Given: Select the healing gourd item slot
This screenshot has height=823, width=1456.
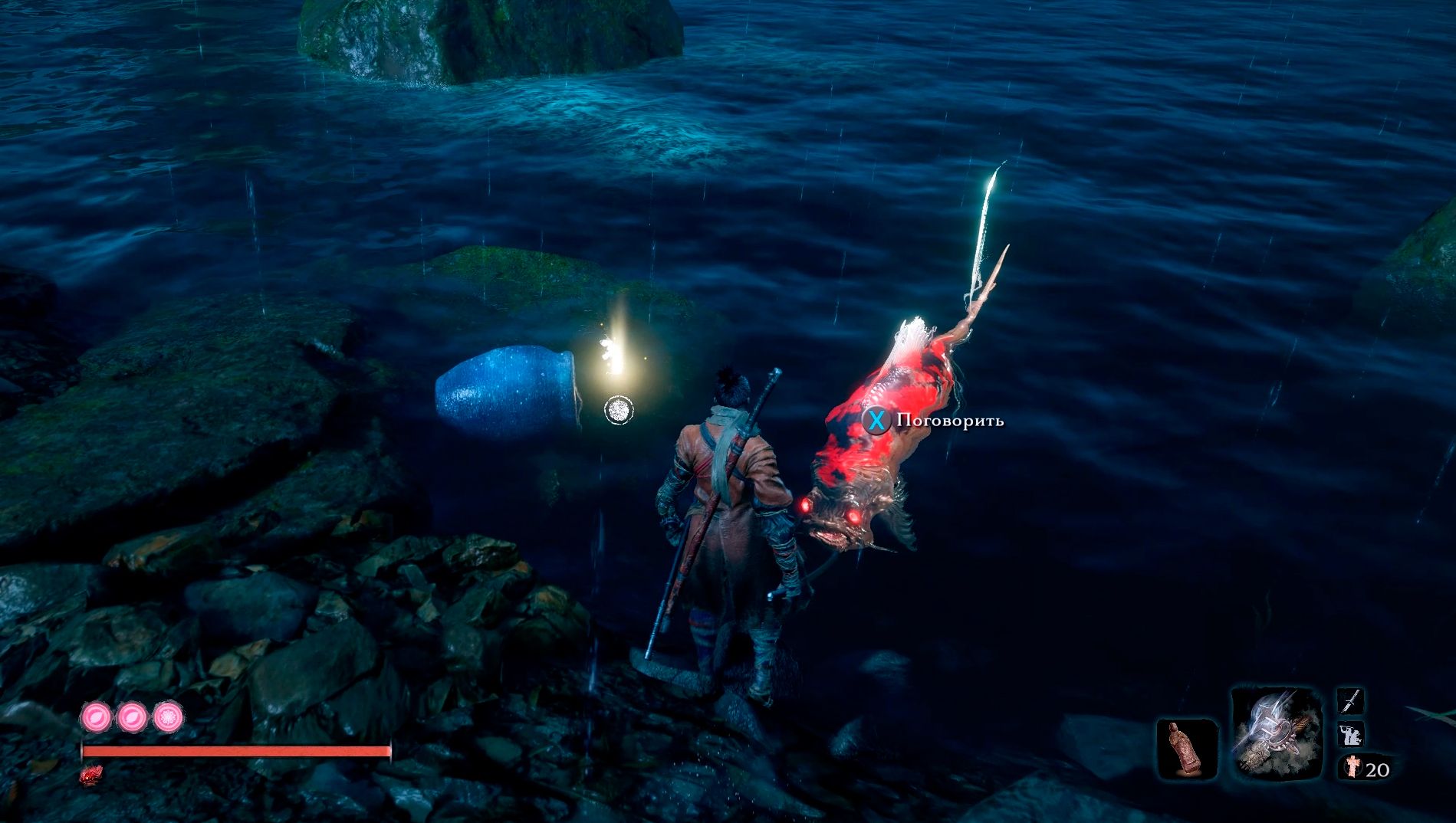Looking at the screenshot, I should (1187, 749).
